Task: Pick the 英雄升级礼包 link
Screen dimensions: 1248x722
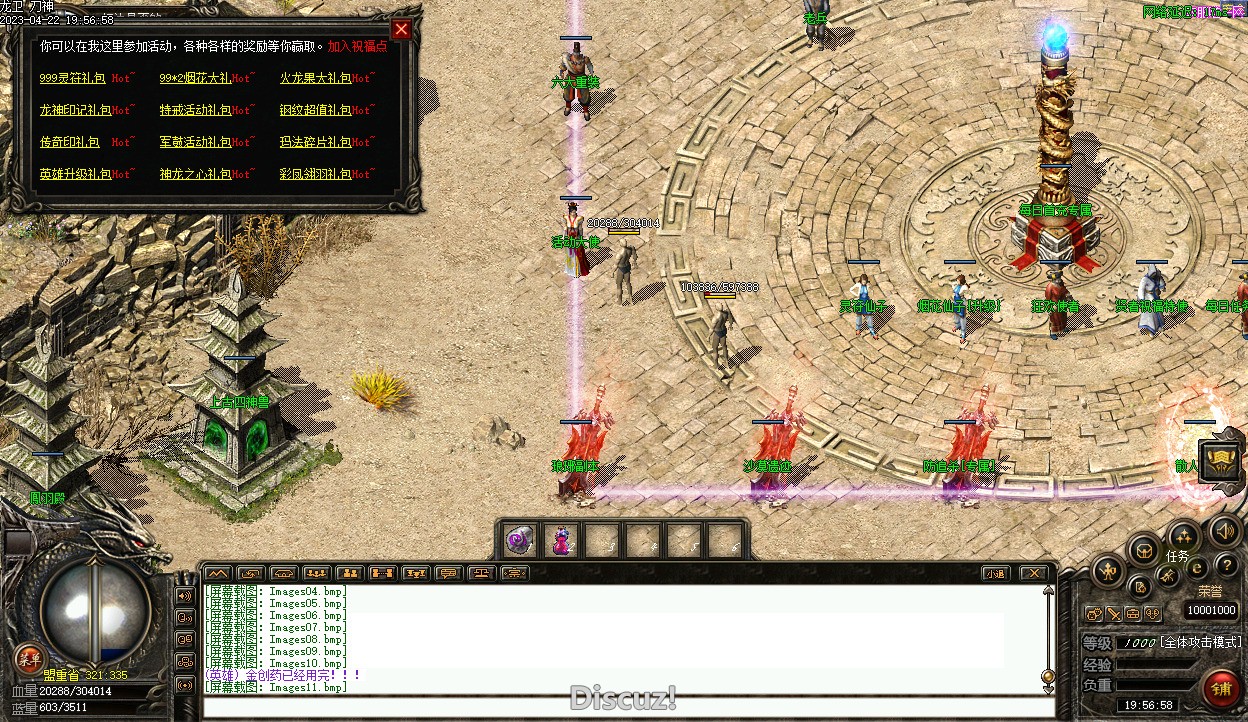Action: [73, 174]
